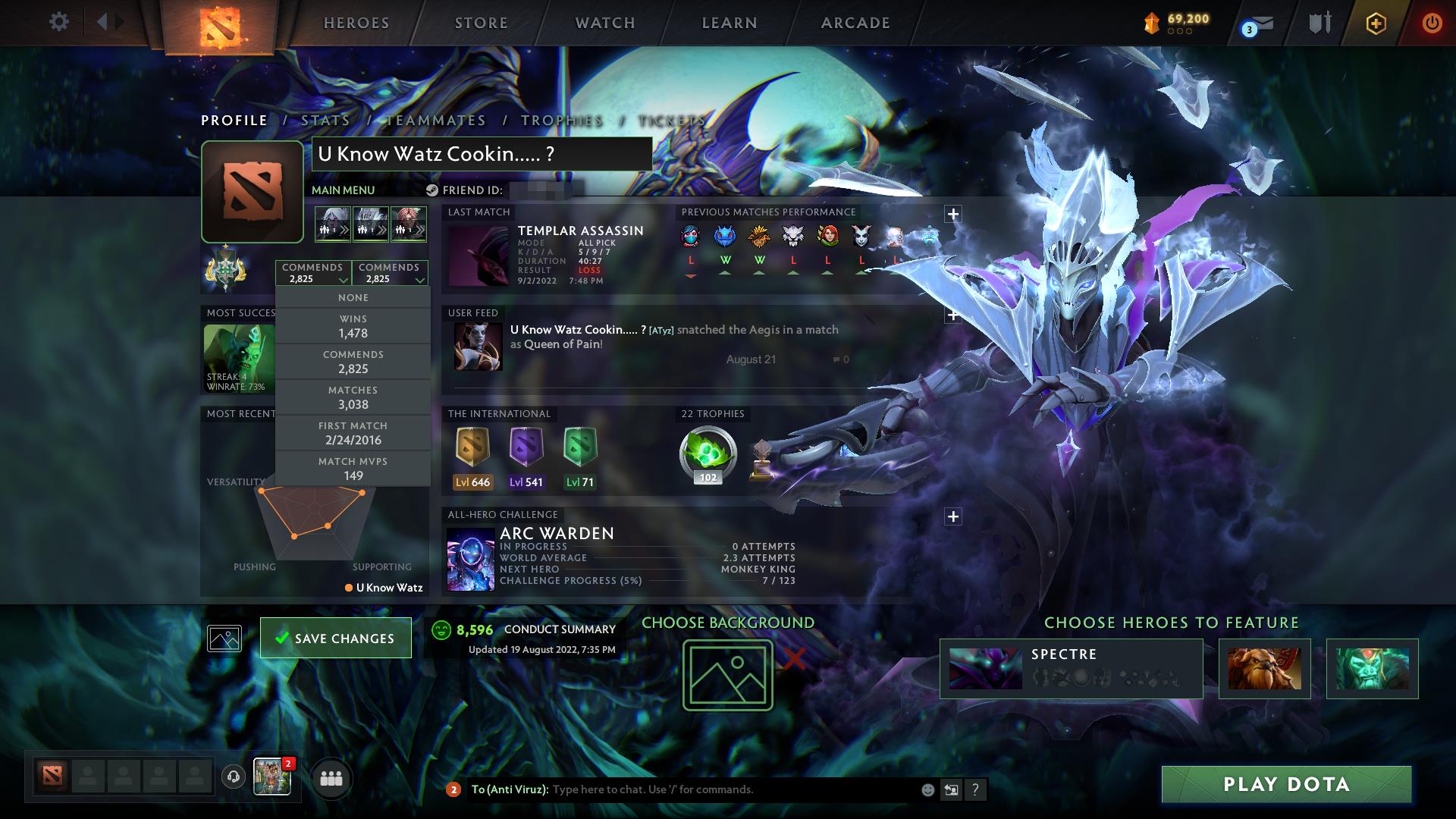Edit the profile name field
This screenshot has height=819, width=1456.
[x=482, y=154]
